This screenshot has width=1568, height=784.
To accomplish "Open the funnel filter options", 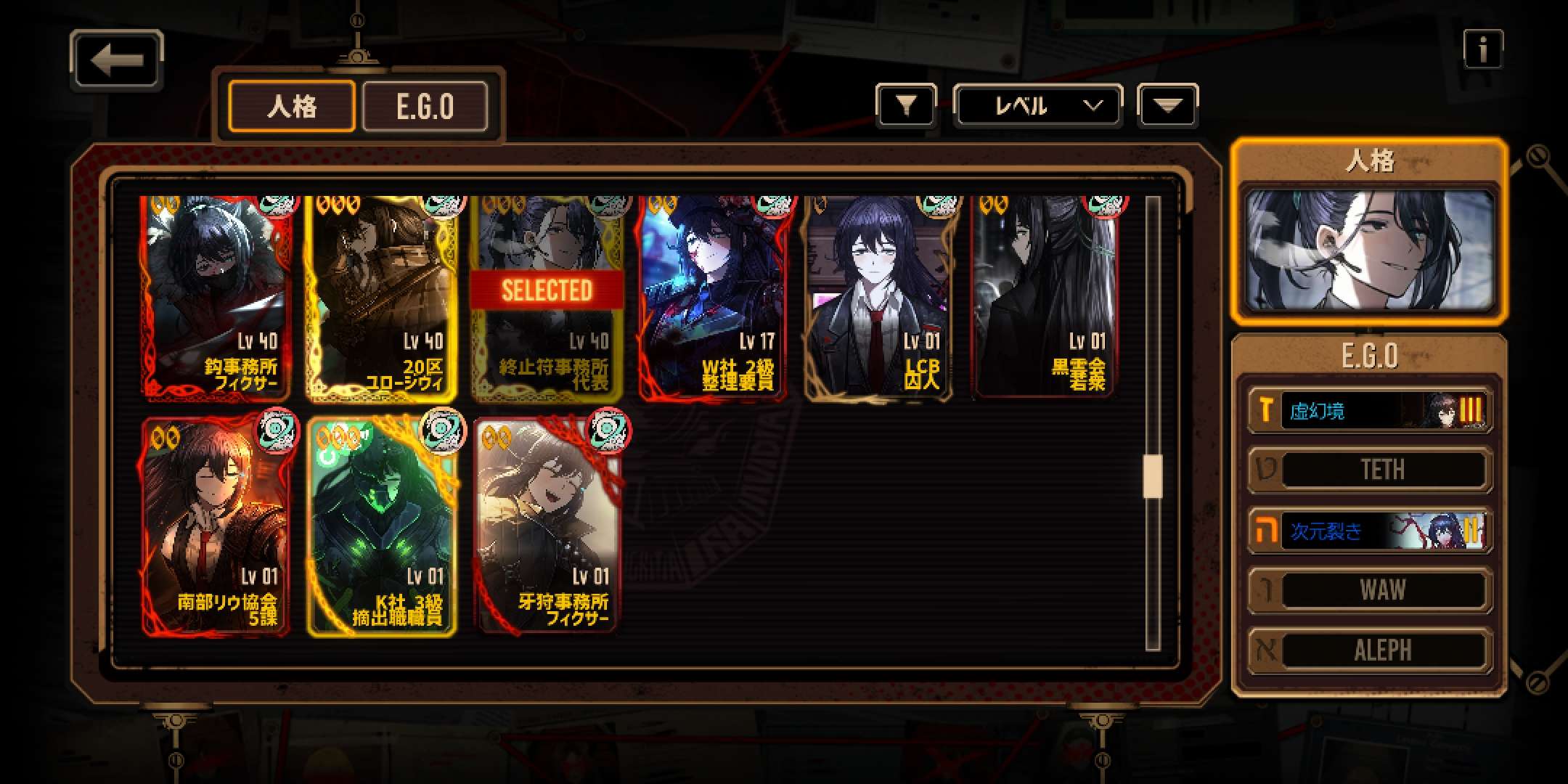I will pos(905,107).
